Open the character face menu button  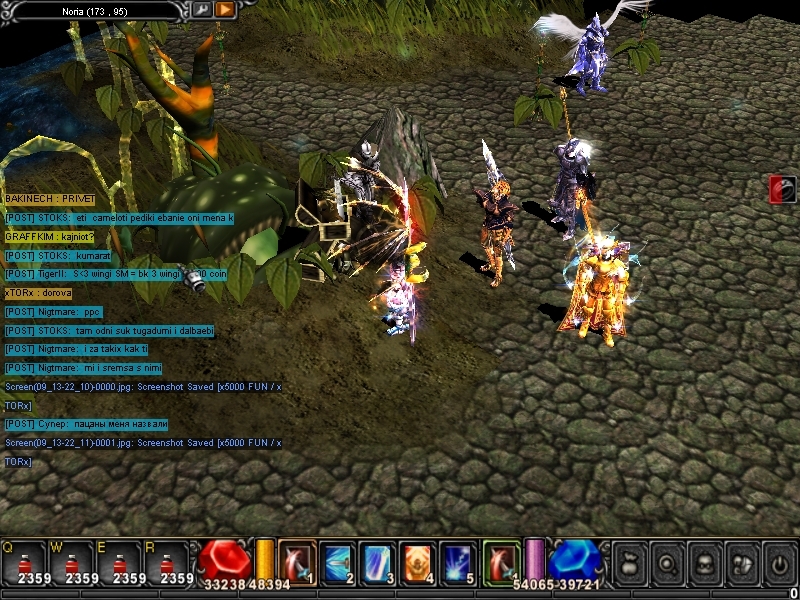[x=704, y=564]
